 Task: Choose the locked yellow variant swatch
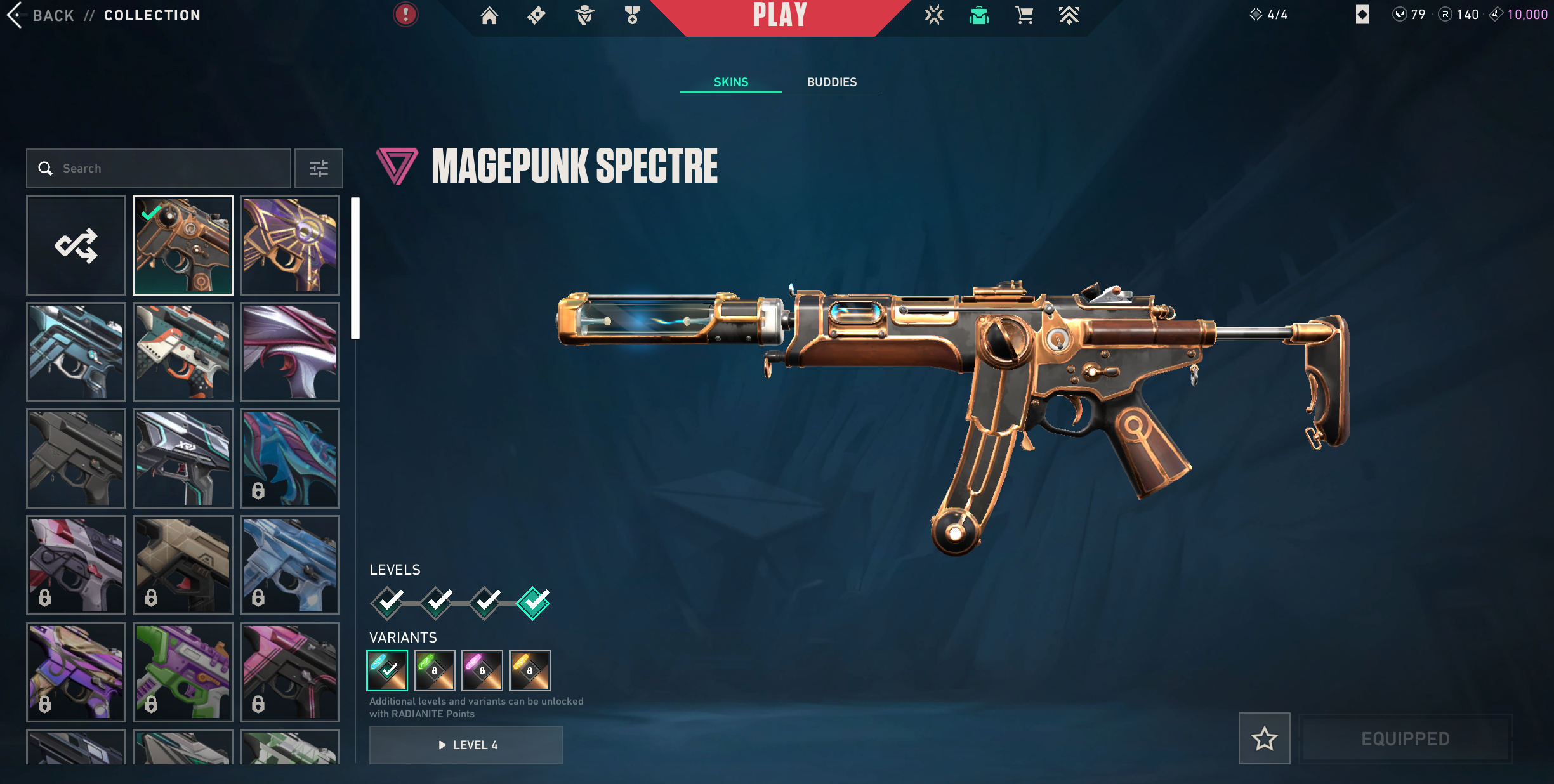pos(530,670)
